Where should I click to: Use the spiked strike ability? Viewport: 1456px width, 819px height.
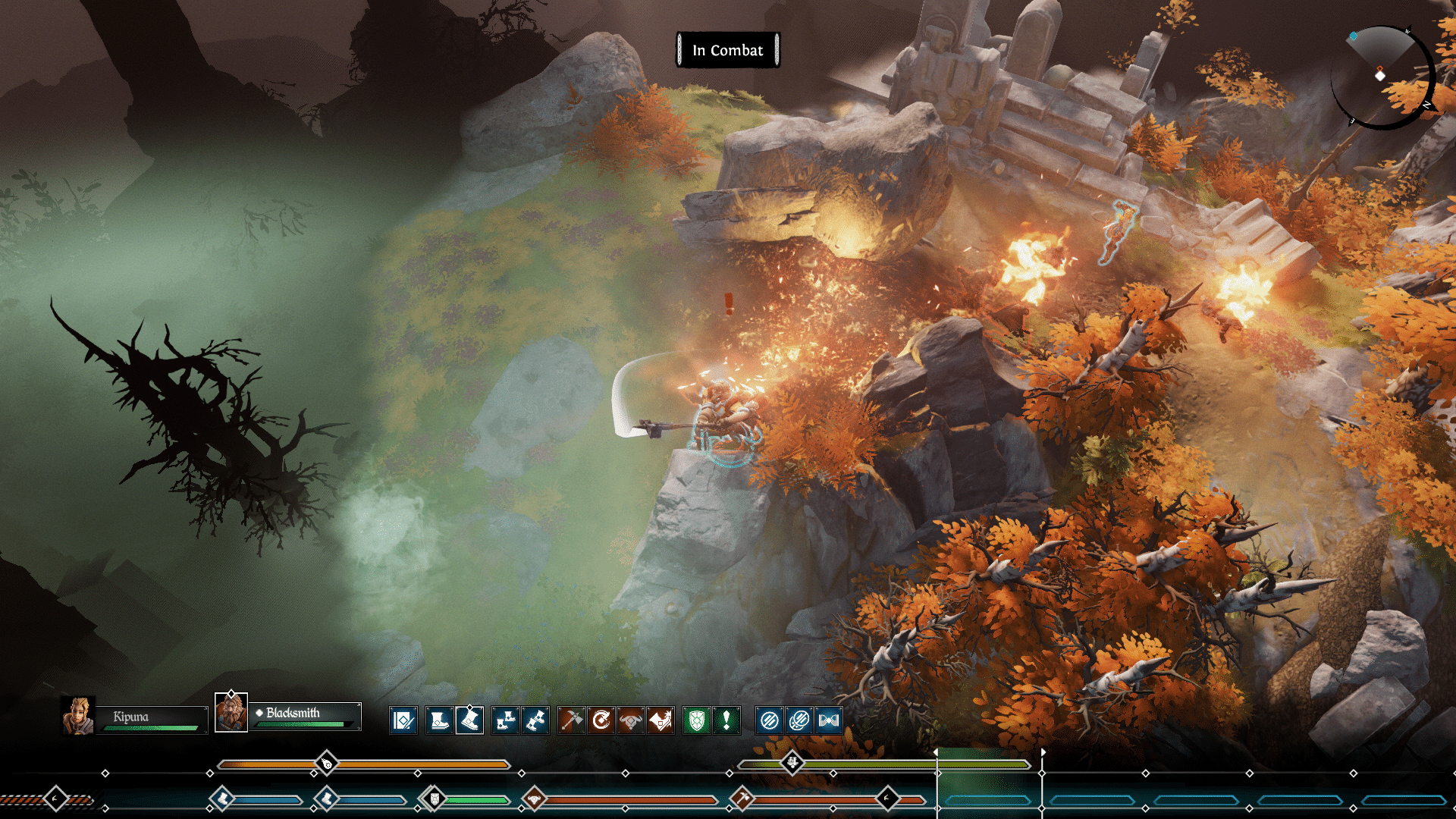point(661,720)
